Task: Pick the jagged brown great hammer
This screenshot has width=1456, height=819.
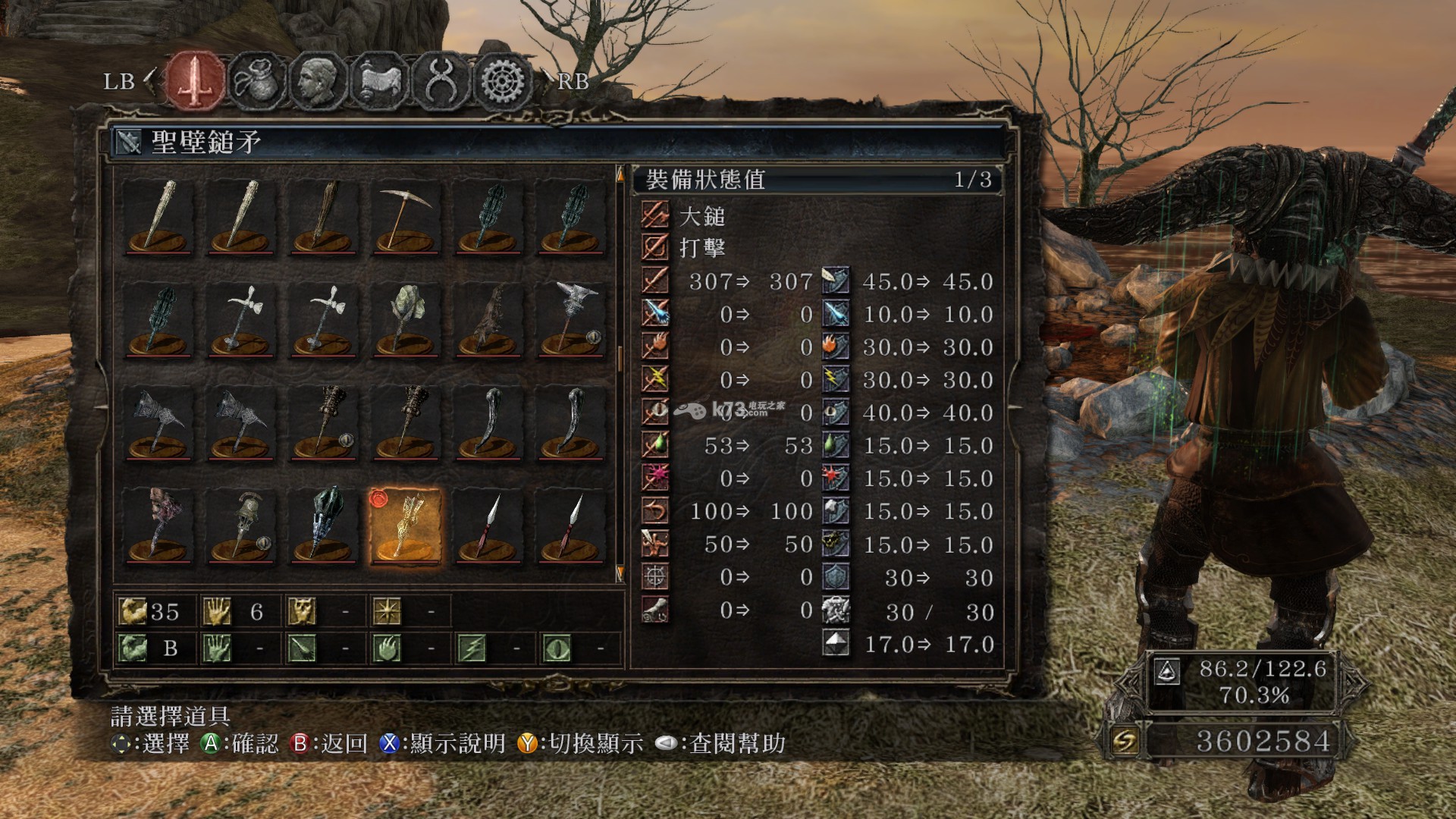Action: [488, 320]
